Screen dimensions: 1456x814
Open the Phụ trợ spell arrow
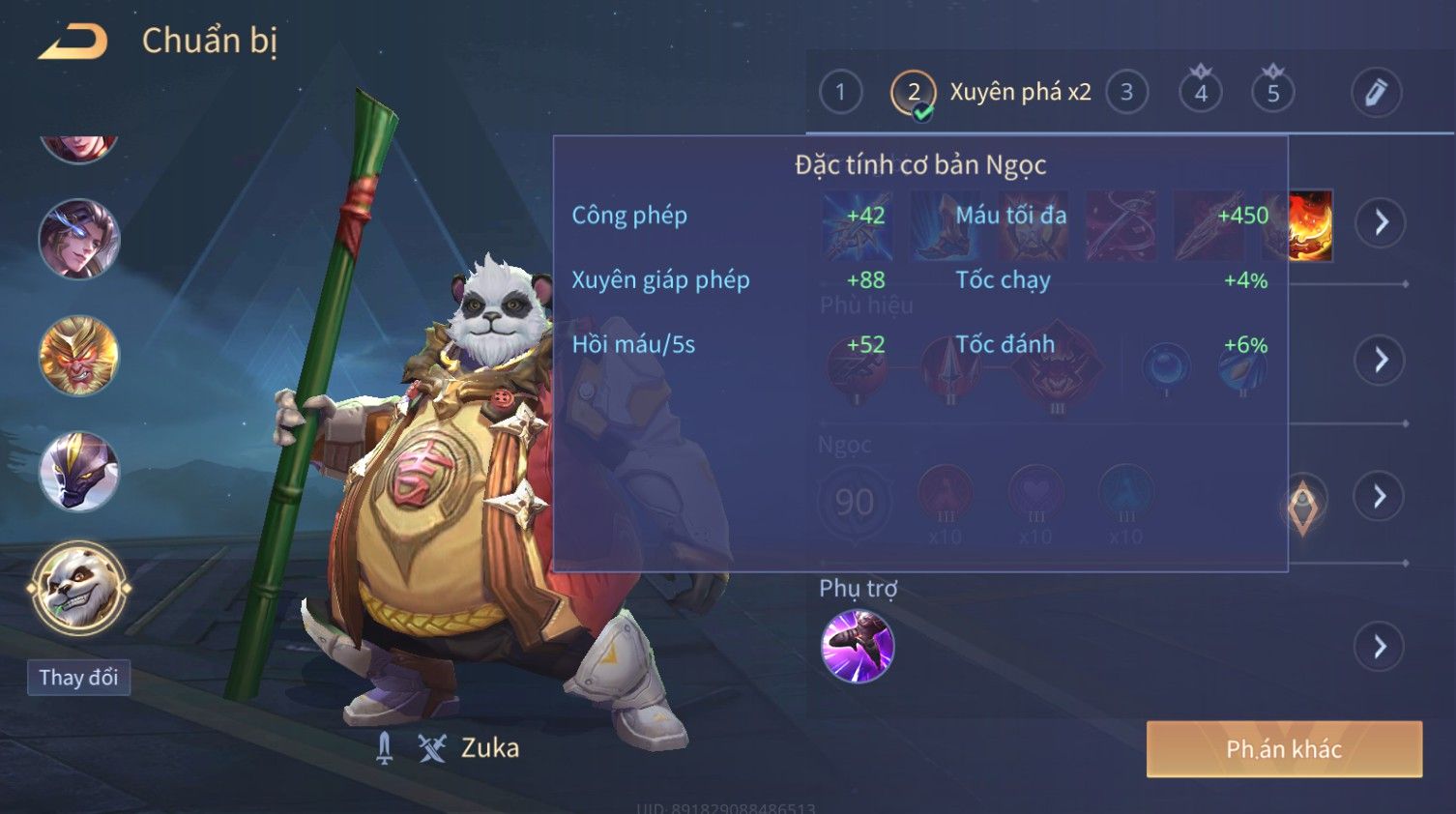[x=1381, y=646]
